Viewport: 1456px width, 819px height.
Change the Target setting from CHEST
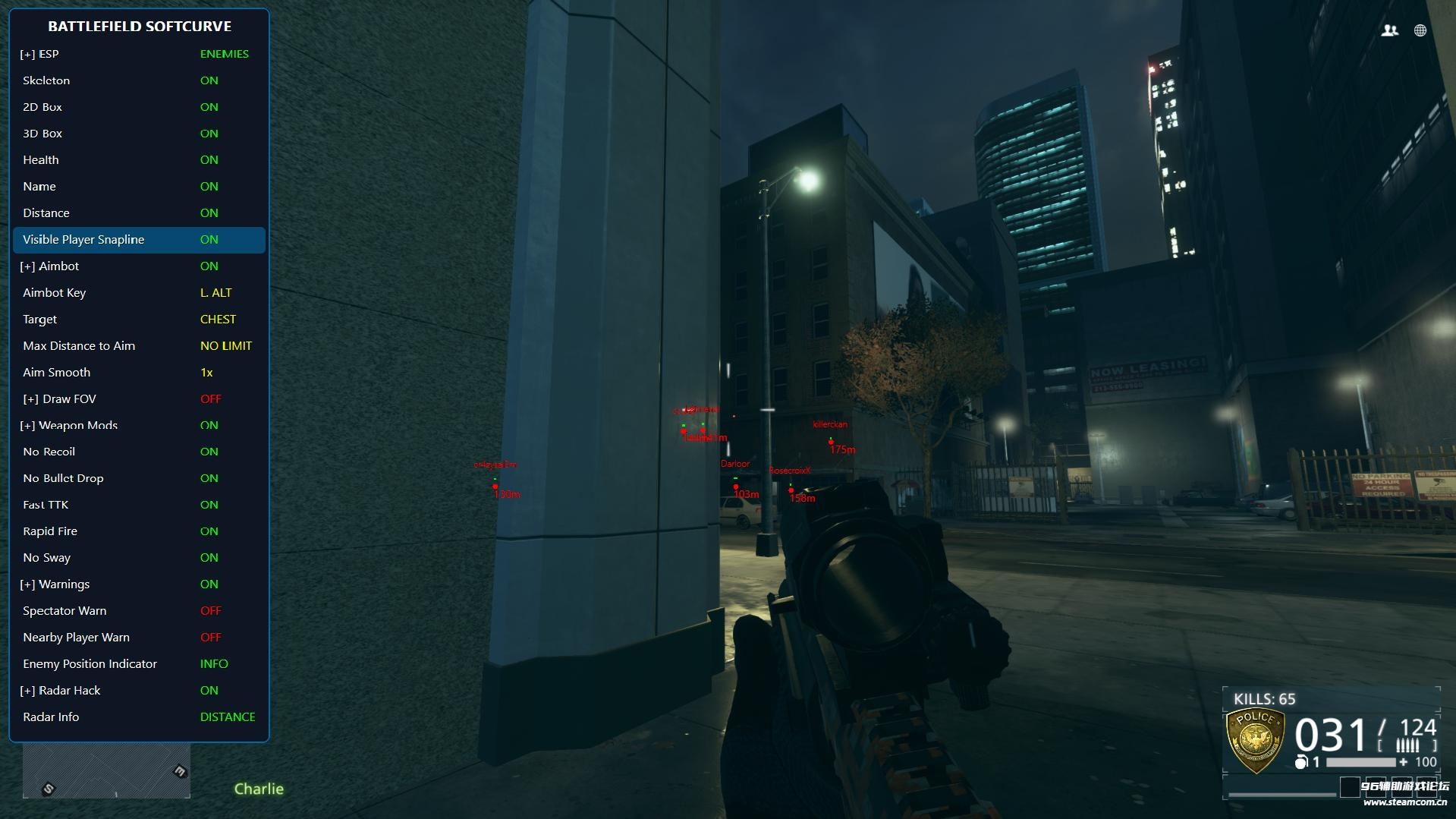pos(218,319)
